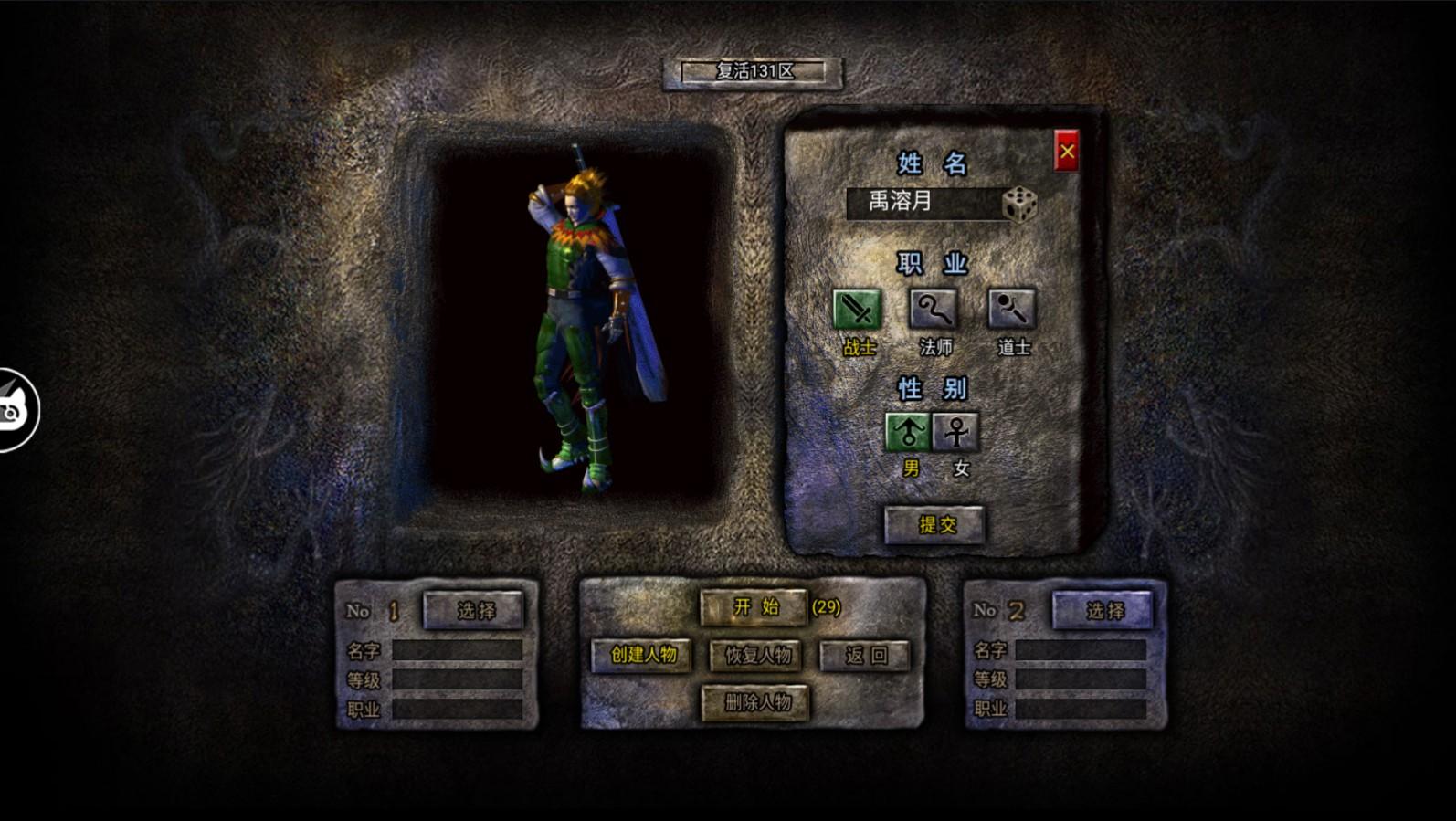Select the male 男 gender

(x=908, y=432)
